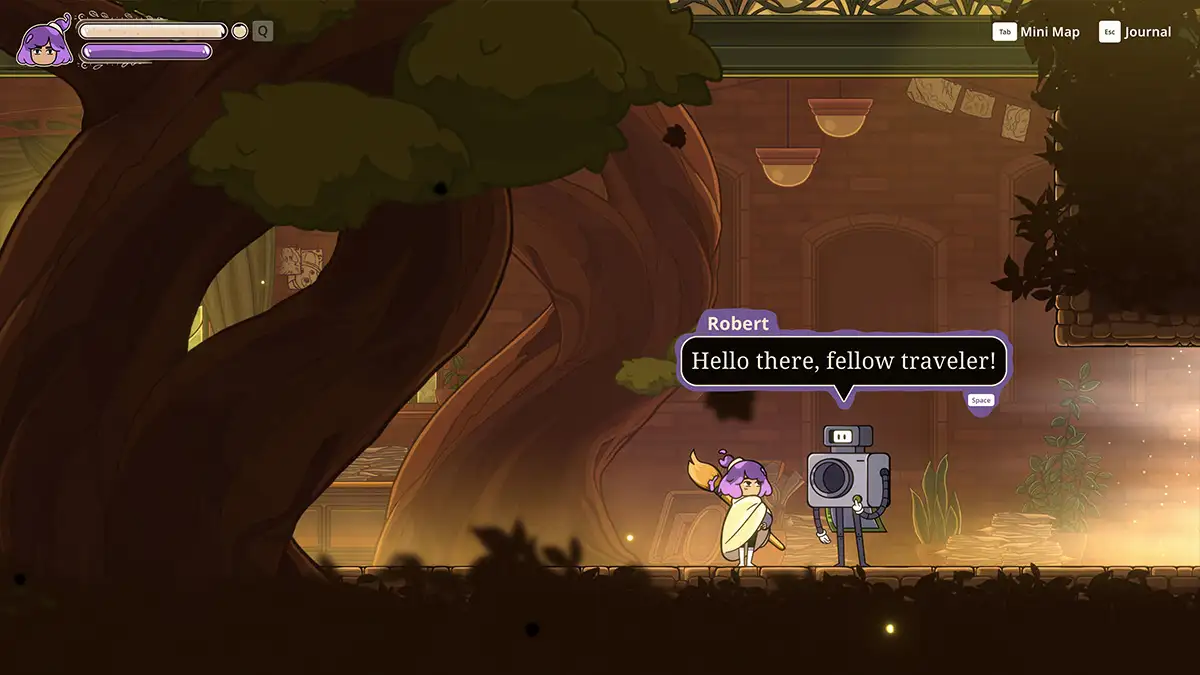Open the Journal
Viewport: 1200px width, 675px height.
point(1135,32)
